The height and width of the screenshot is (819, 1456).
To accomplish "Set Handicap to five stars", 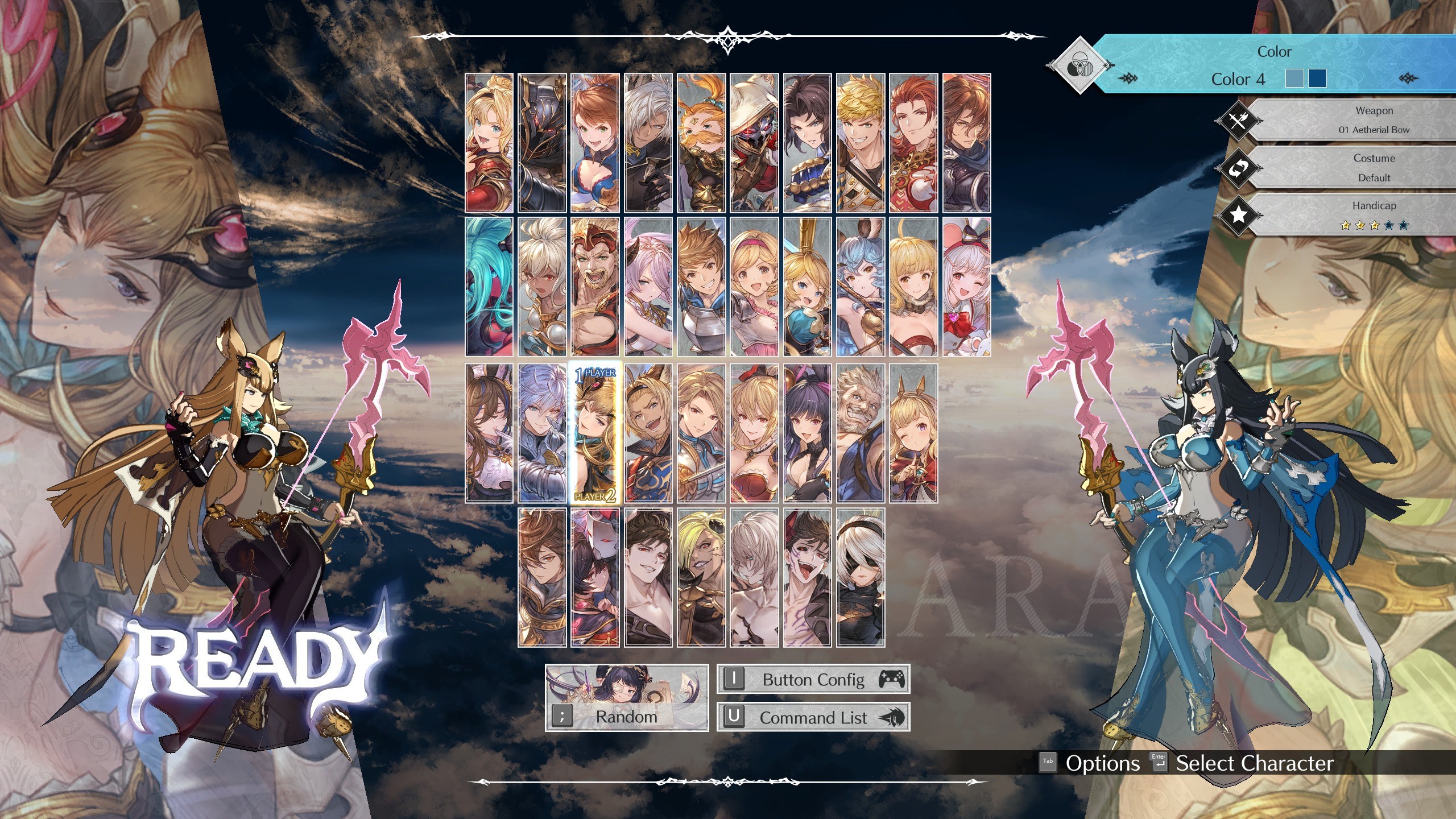I will 1403,225.
